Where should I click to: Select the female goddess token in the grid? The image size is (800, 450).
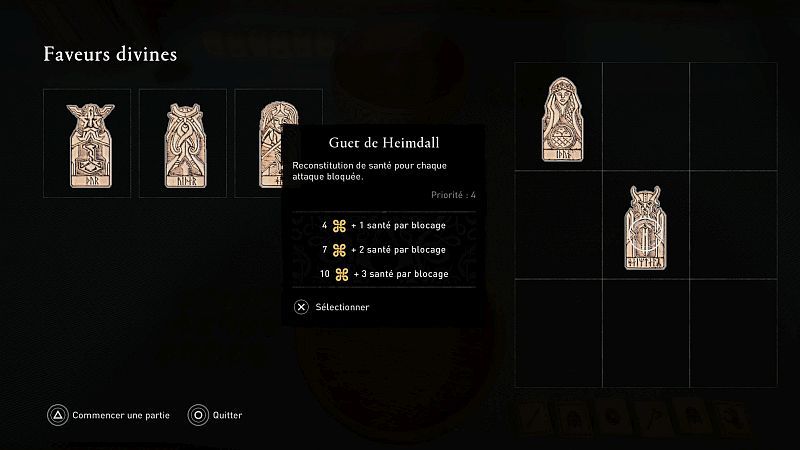560,119
